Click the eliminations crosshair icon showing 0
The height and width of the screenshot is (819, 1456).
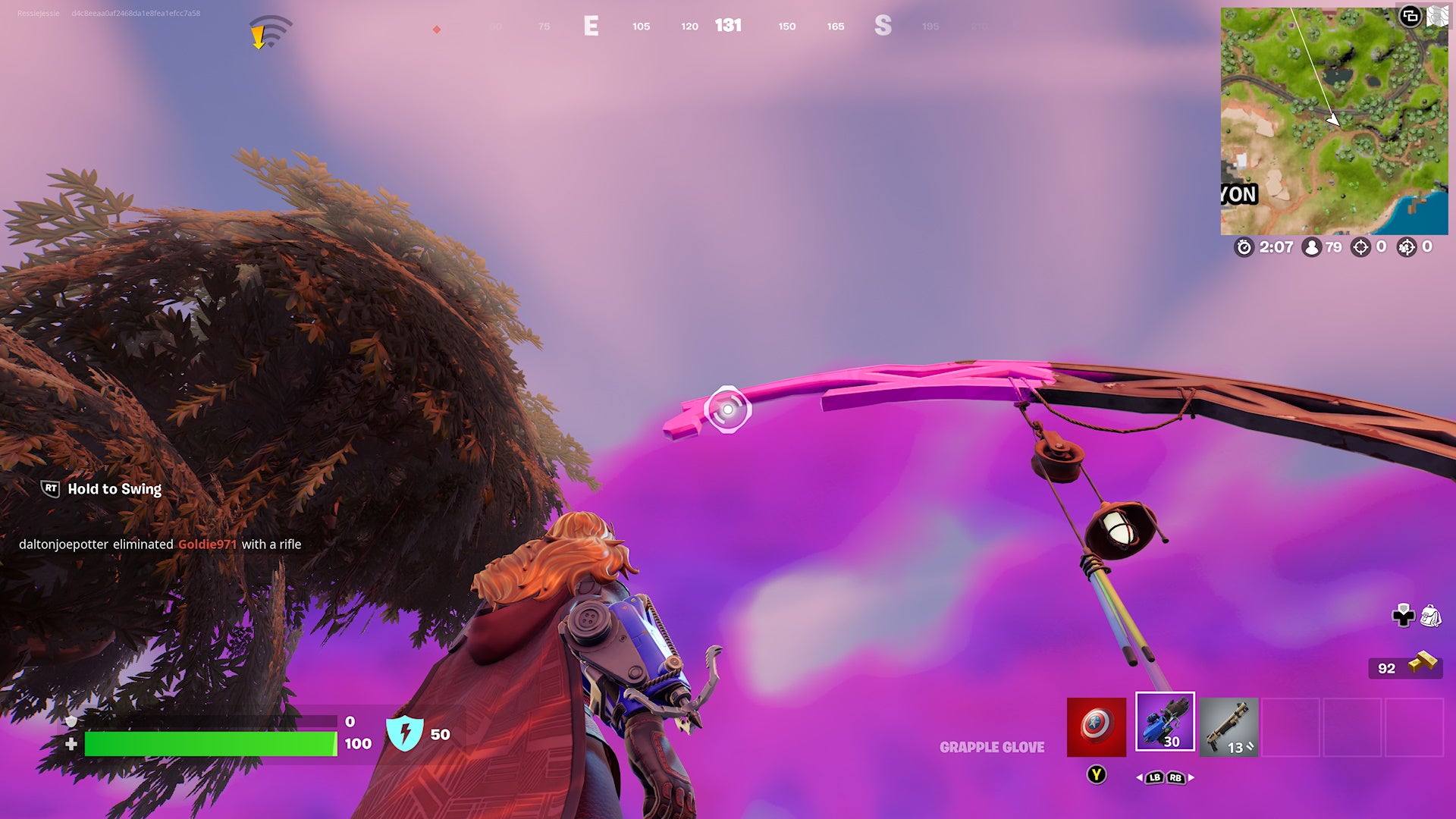pyautogui.click(x=1362, y=246)
